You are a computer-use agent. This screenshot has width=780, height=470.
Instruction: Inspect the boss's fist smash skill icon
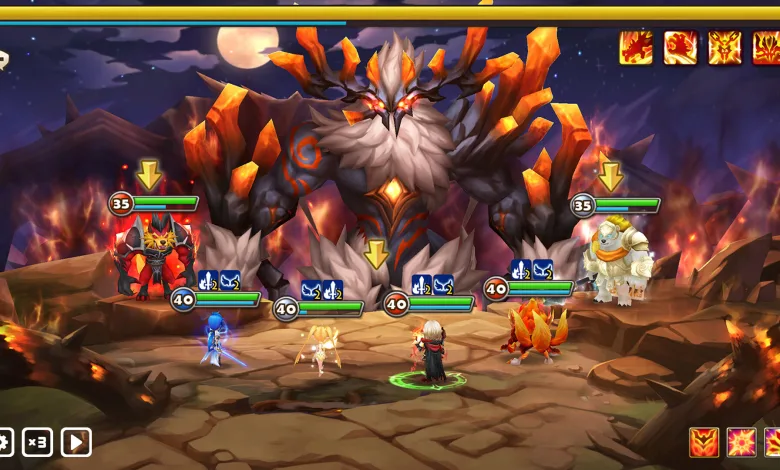681,48
